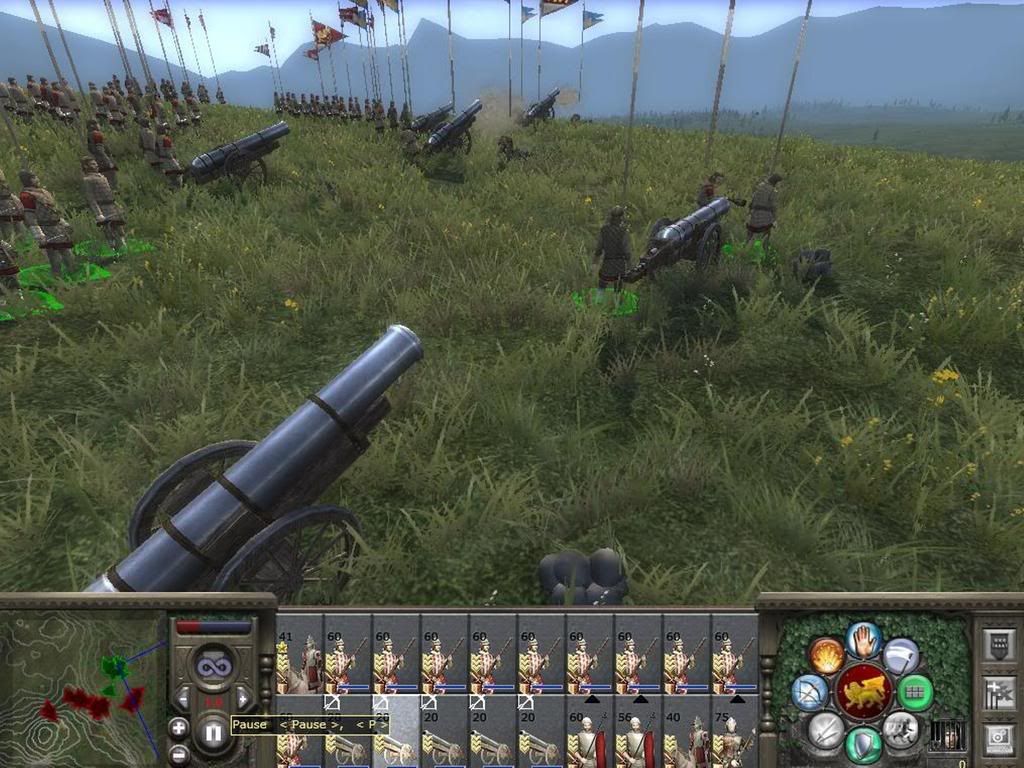Click the green group formation button
The height and width of the screenshot is (768, 1024).
(915, 692)
